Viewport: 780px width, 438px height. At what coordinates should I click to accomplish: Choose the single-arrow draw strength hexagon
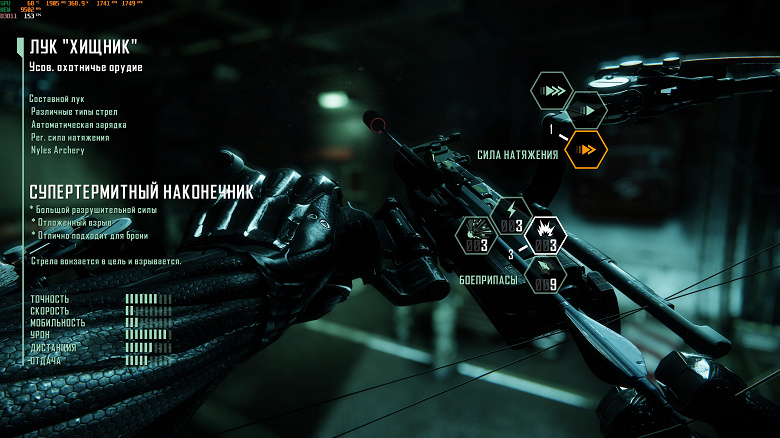586,111
